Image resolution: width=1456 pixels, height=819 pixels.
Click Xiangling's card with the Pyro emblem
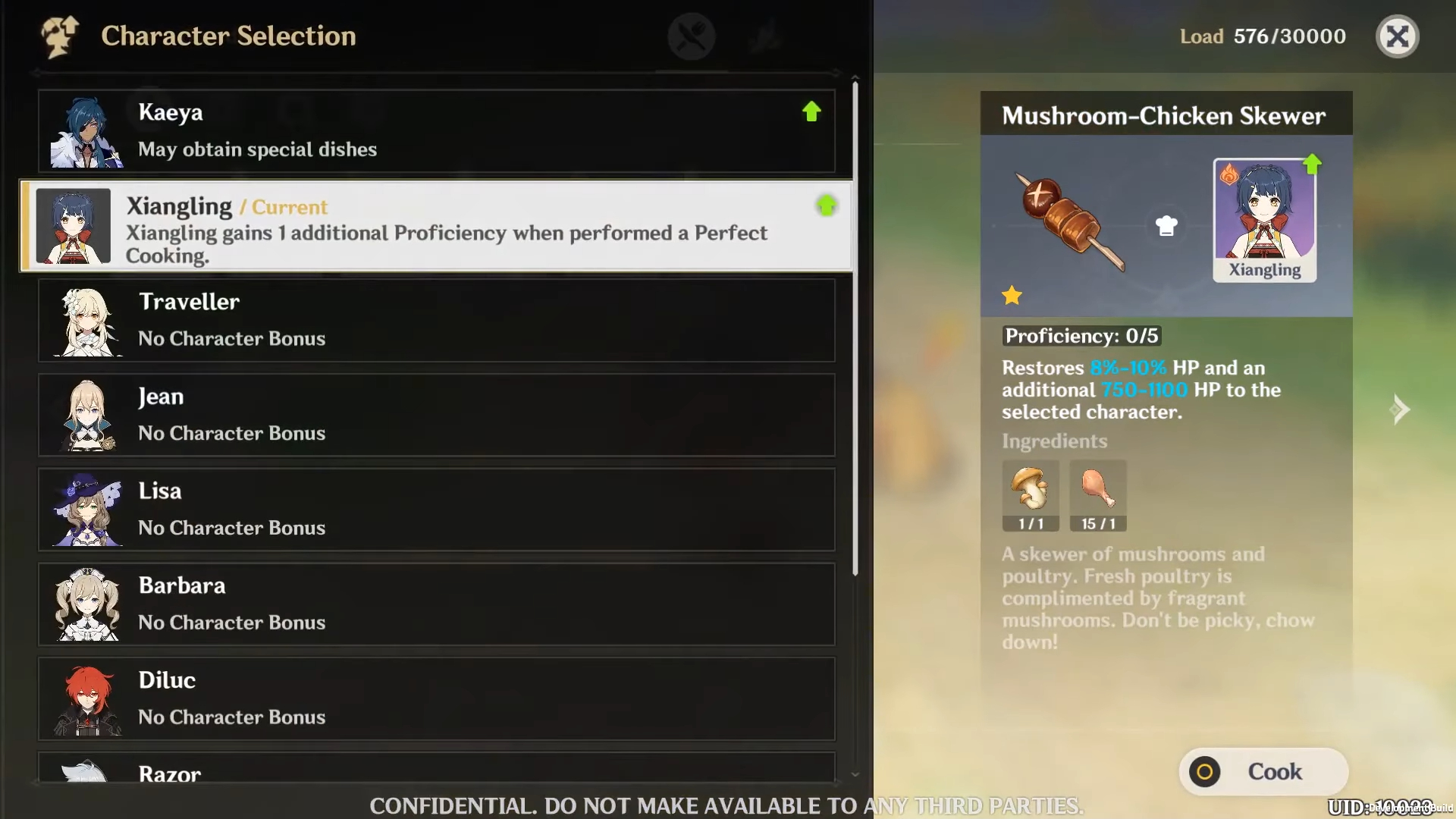pyautogui.click(x=1264, y=220)
